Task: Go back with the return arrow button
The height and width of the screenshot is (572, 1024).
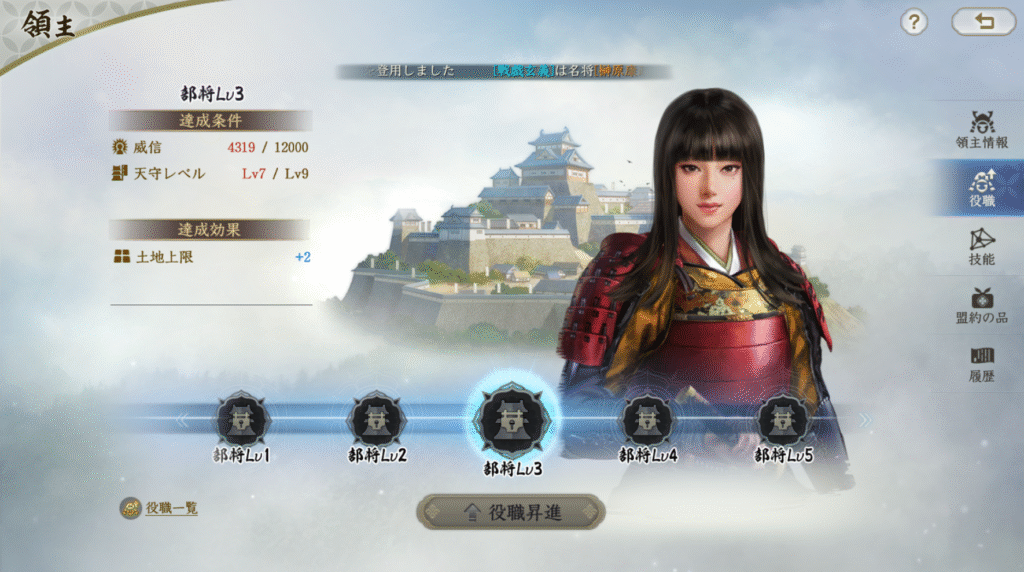Action: (x=983, y=22)
